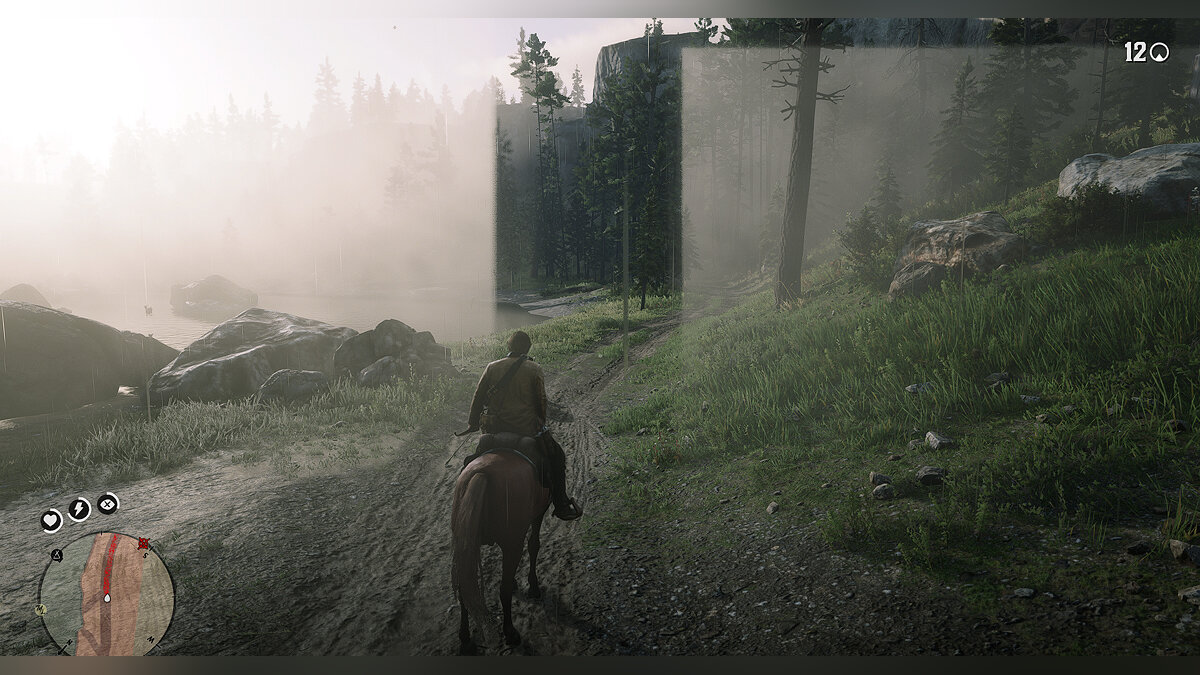Click the black marker on minimap edge
1200x675 pixels.
coord(57,553)
